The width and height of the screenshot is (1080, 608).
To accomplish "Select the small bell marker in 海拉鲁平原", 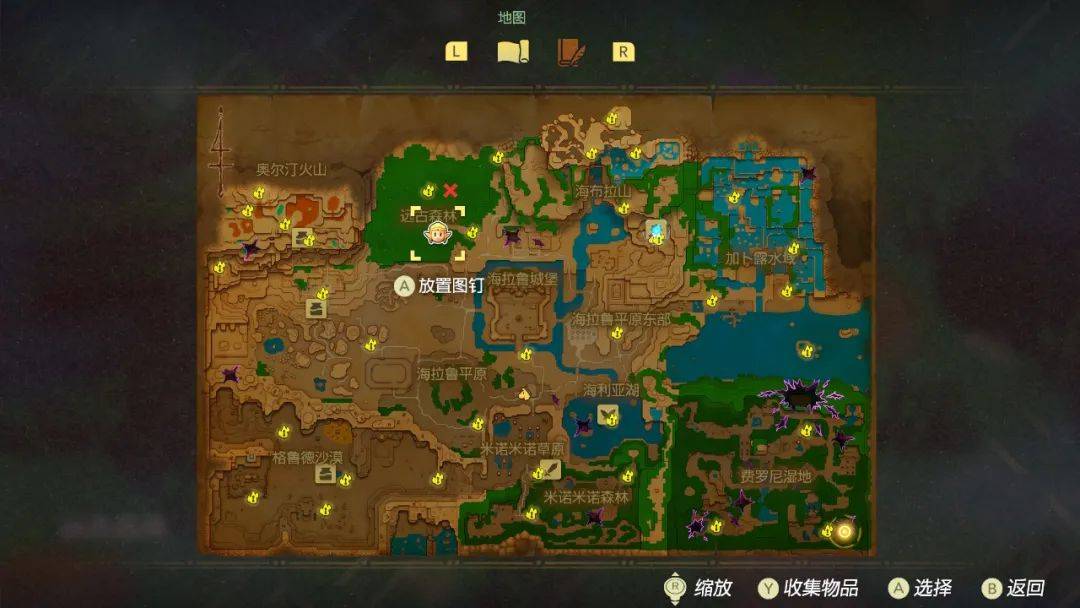I will click(x=523, y=394).
